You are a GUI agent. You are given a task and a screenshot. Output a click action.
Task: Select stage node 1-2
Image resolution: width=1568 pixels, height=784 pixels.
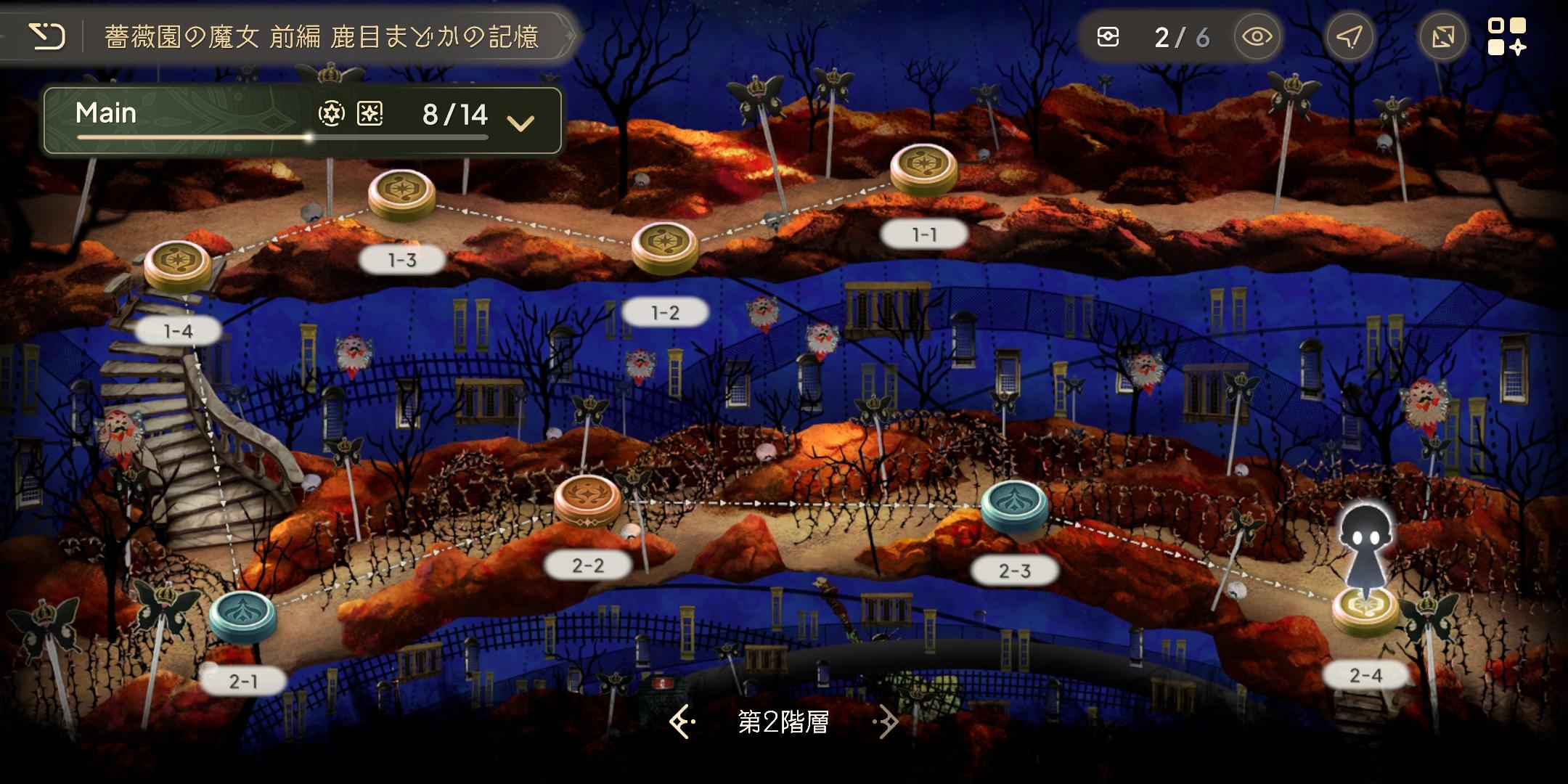(664, 248)
